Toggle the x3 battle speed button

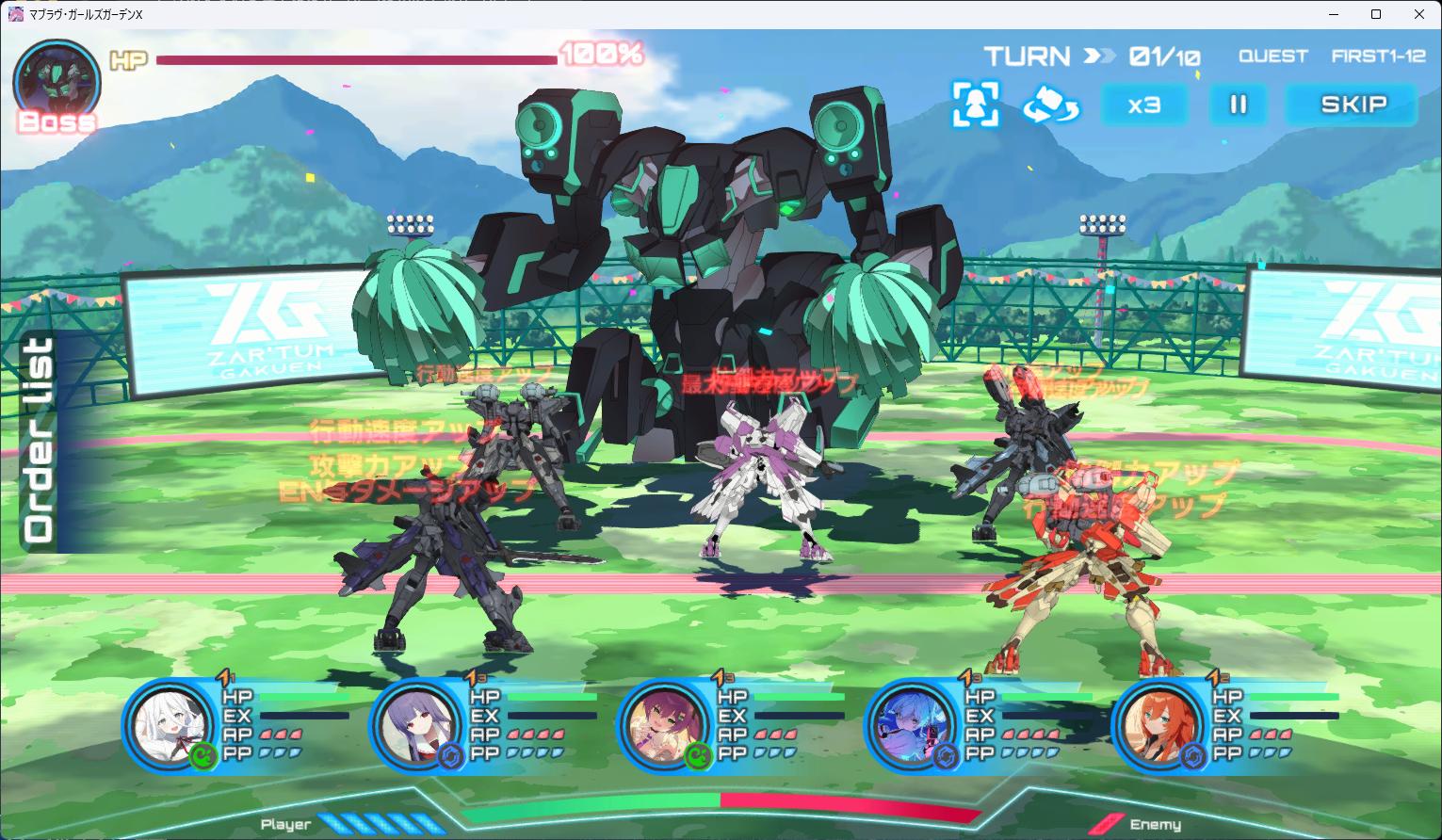1144,105
